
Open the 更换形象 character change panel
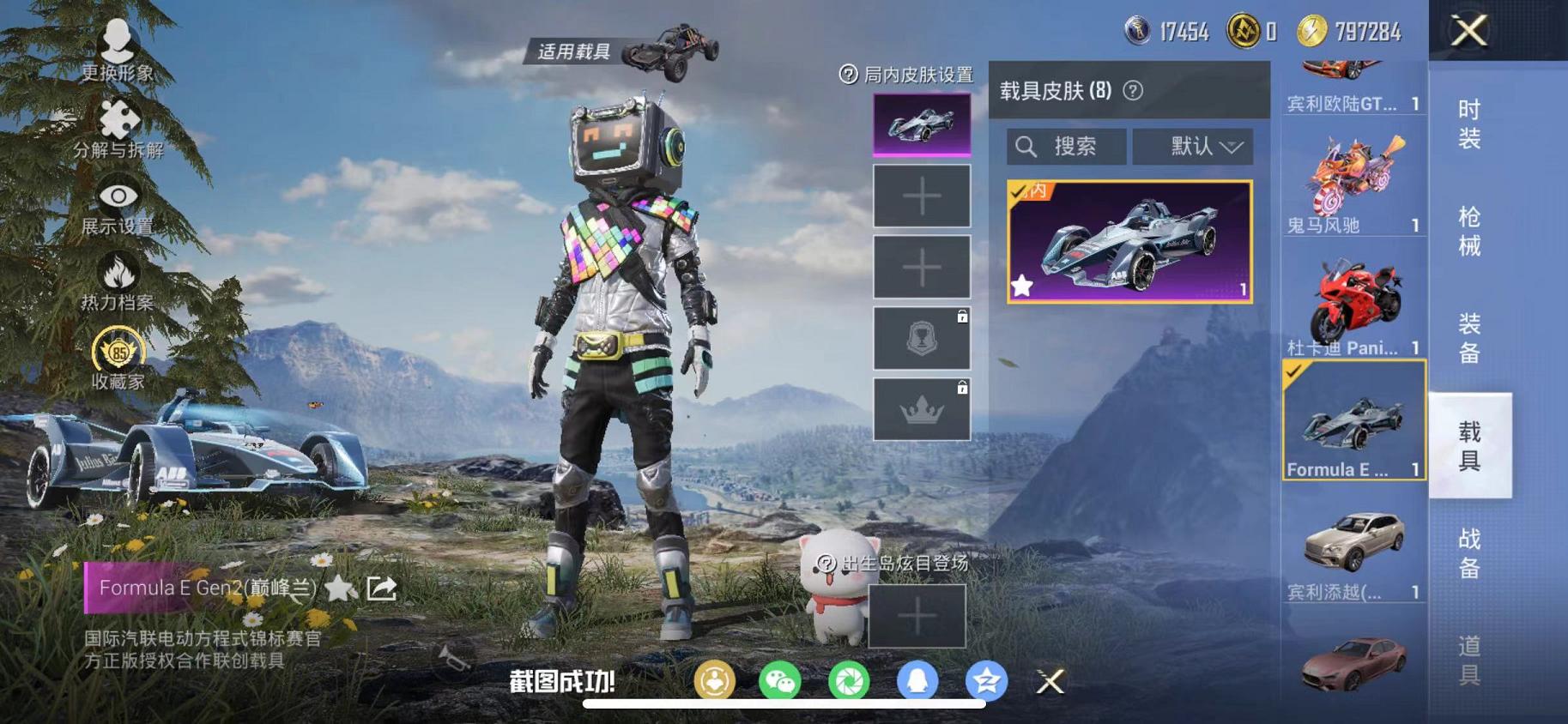point(117,39)
